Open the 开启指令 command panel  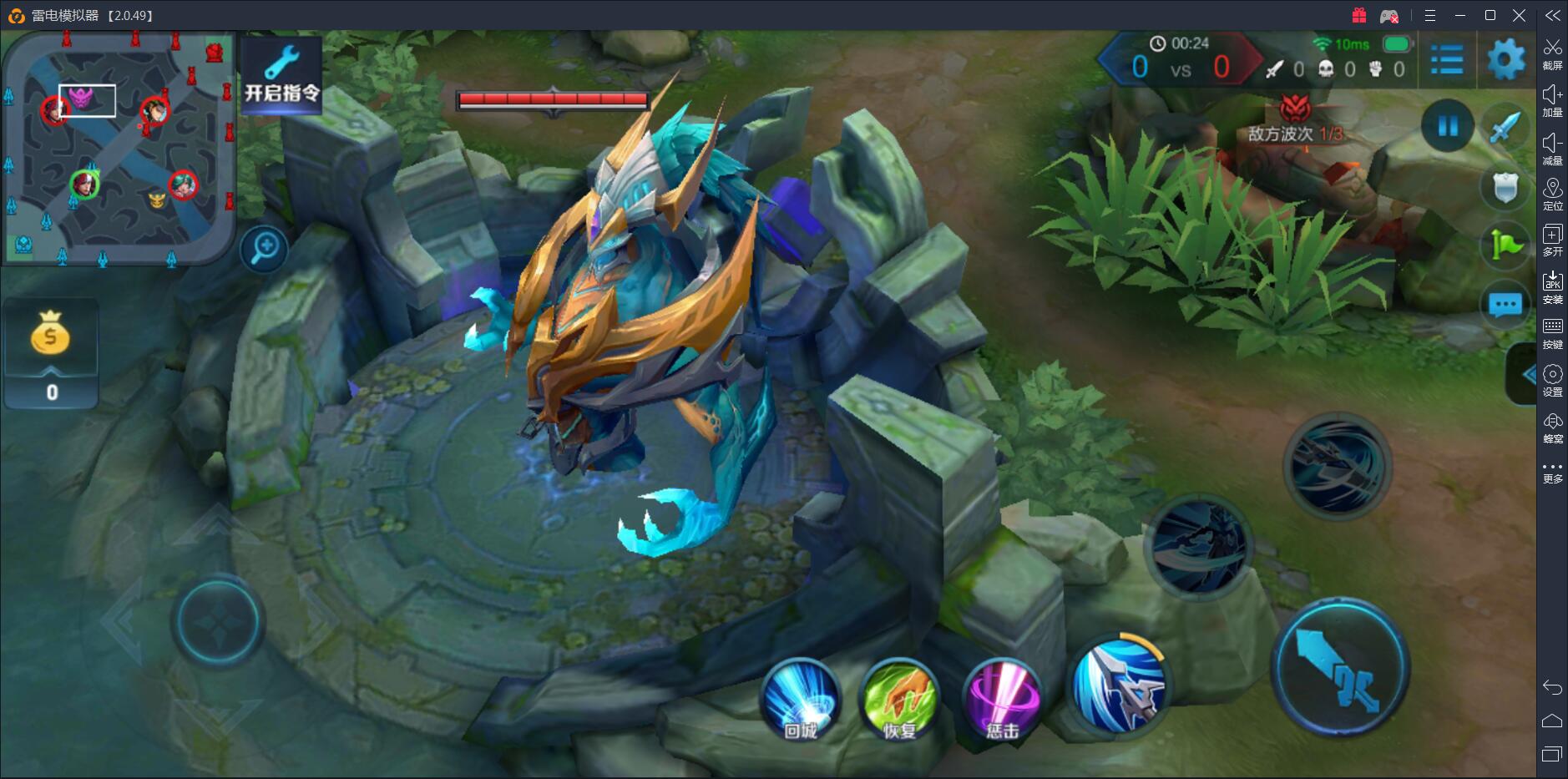[281, 76]
